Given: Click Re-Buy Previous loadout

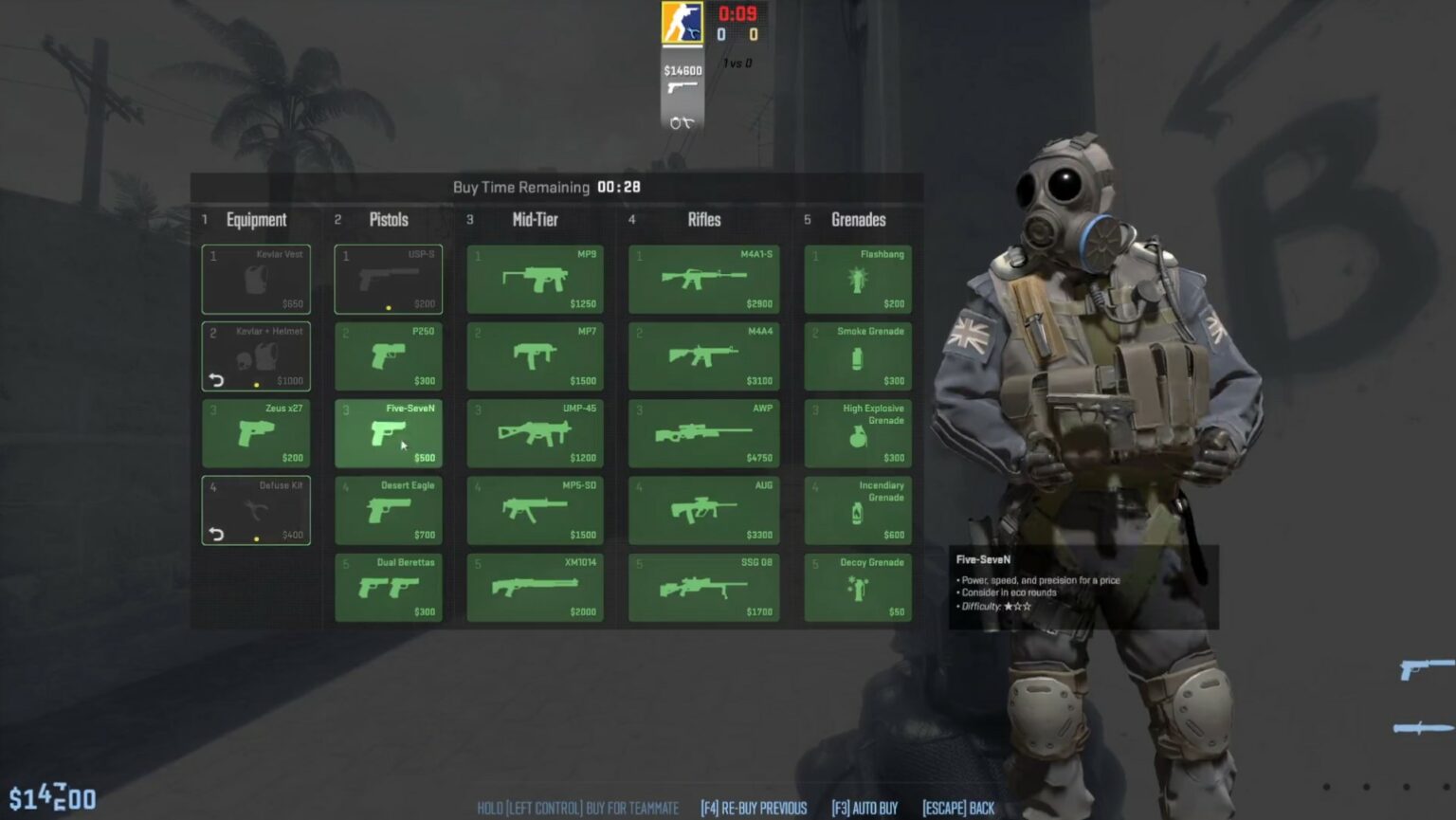Looking at the screenshot, I should (x=752, y=808).
